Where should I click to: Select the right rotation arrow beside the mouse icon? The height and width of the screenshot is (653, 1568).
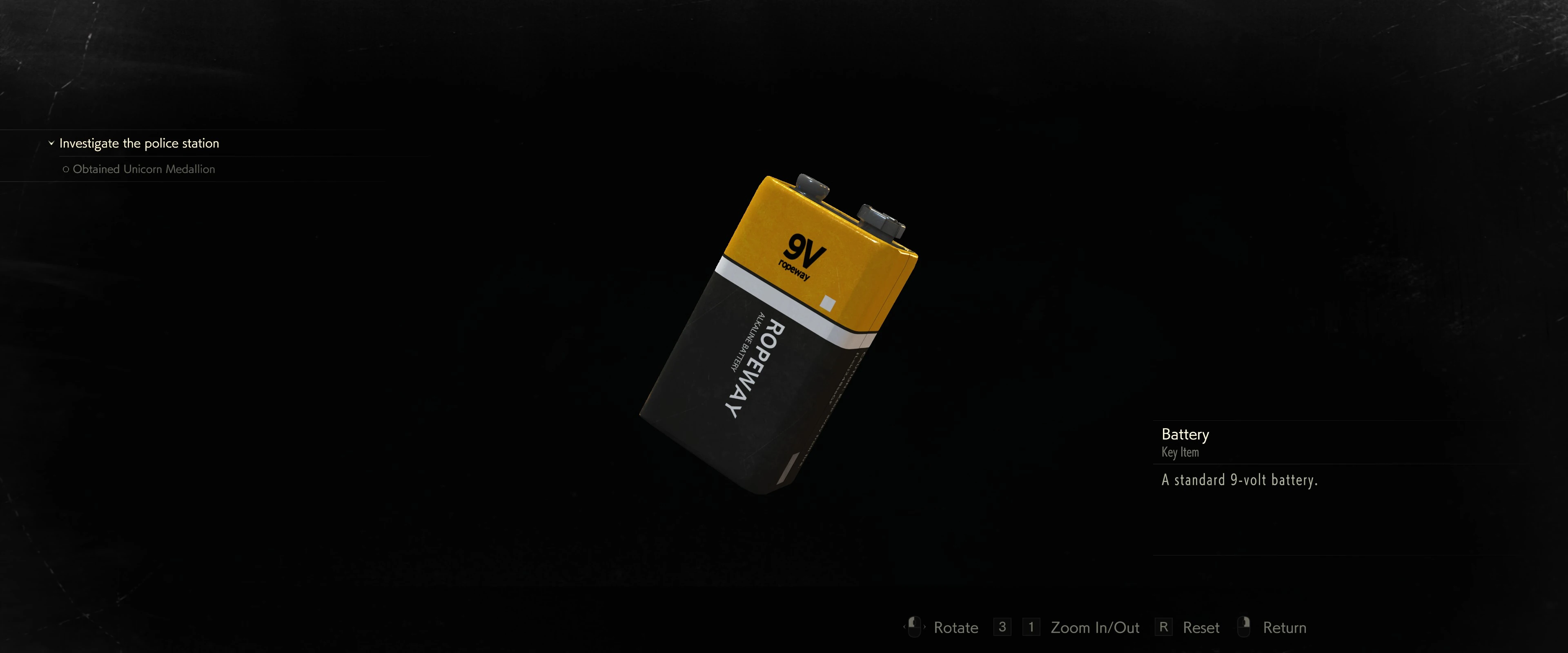coord(924,626)
